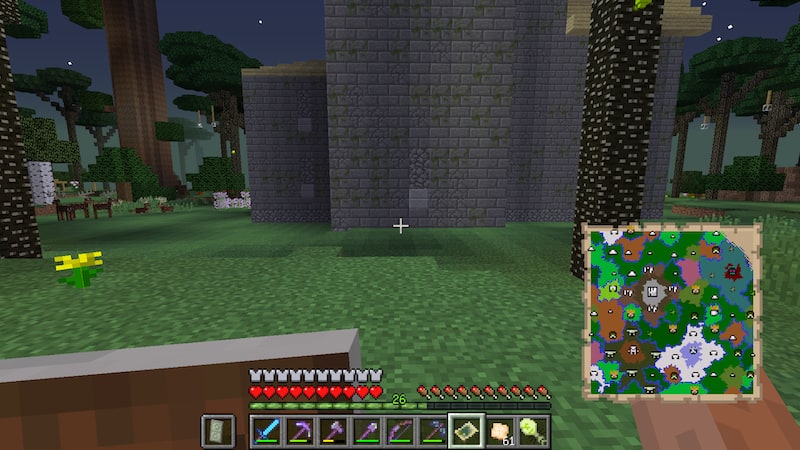Equip the enchanted bow from the hotbar

(399, 431)
